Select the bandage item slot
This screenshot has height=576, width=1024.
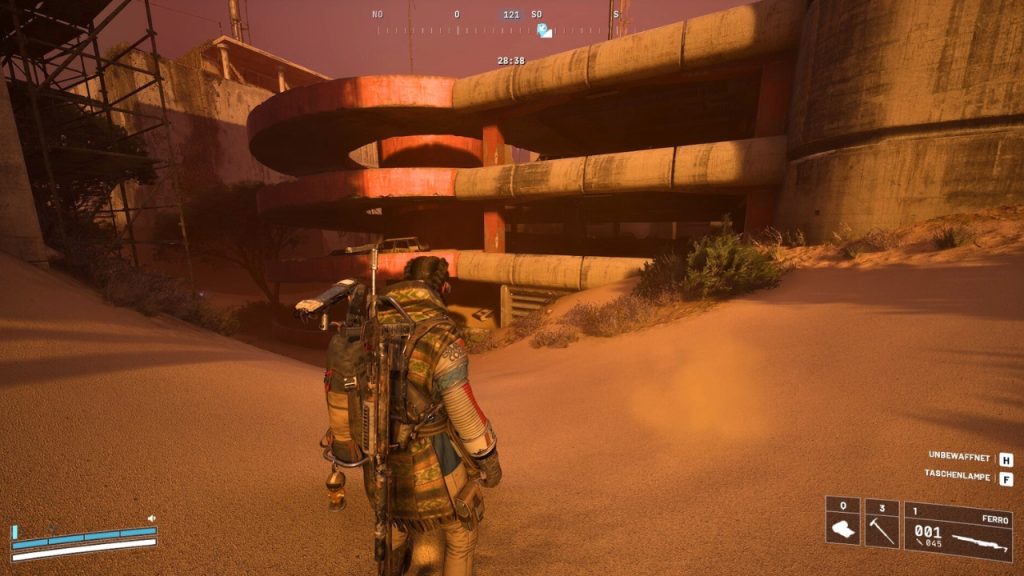(x=842, y=522)
